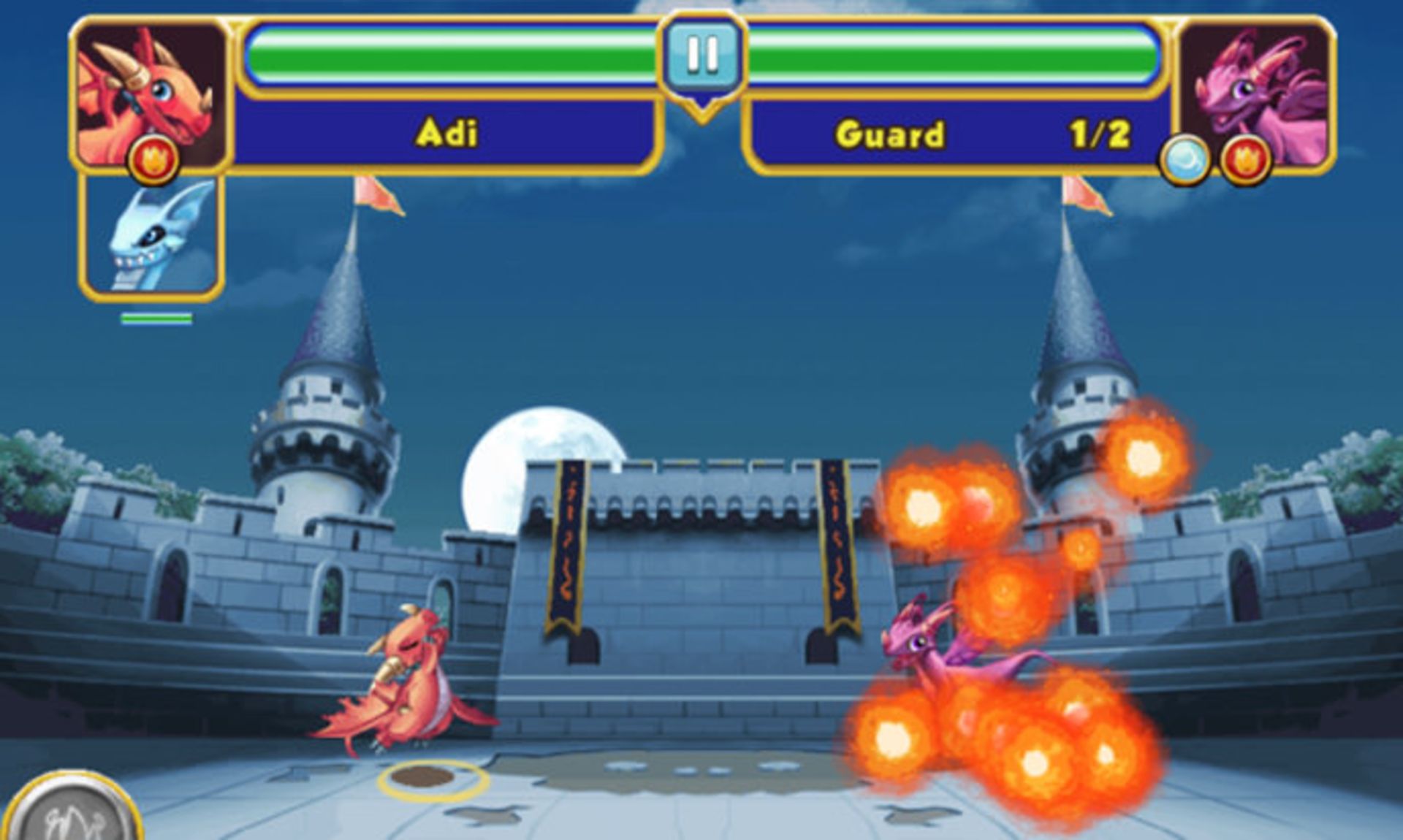Select the 1/2 enemy counter label
The height and width of the screenshot is (840, 1403).
point(1103,131)
